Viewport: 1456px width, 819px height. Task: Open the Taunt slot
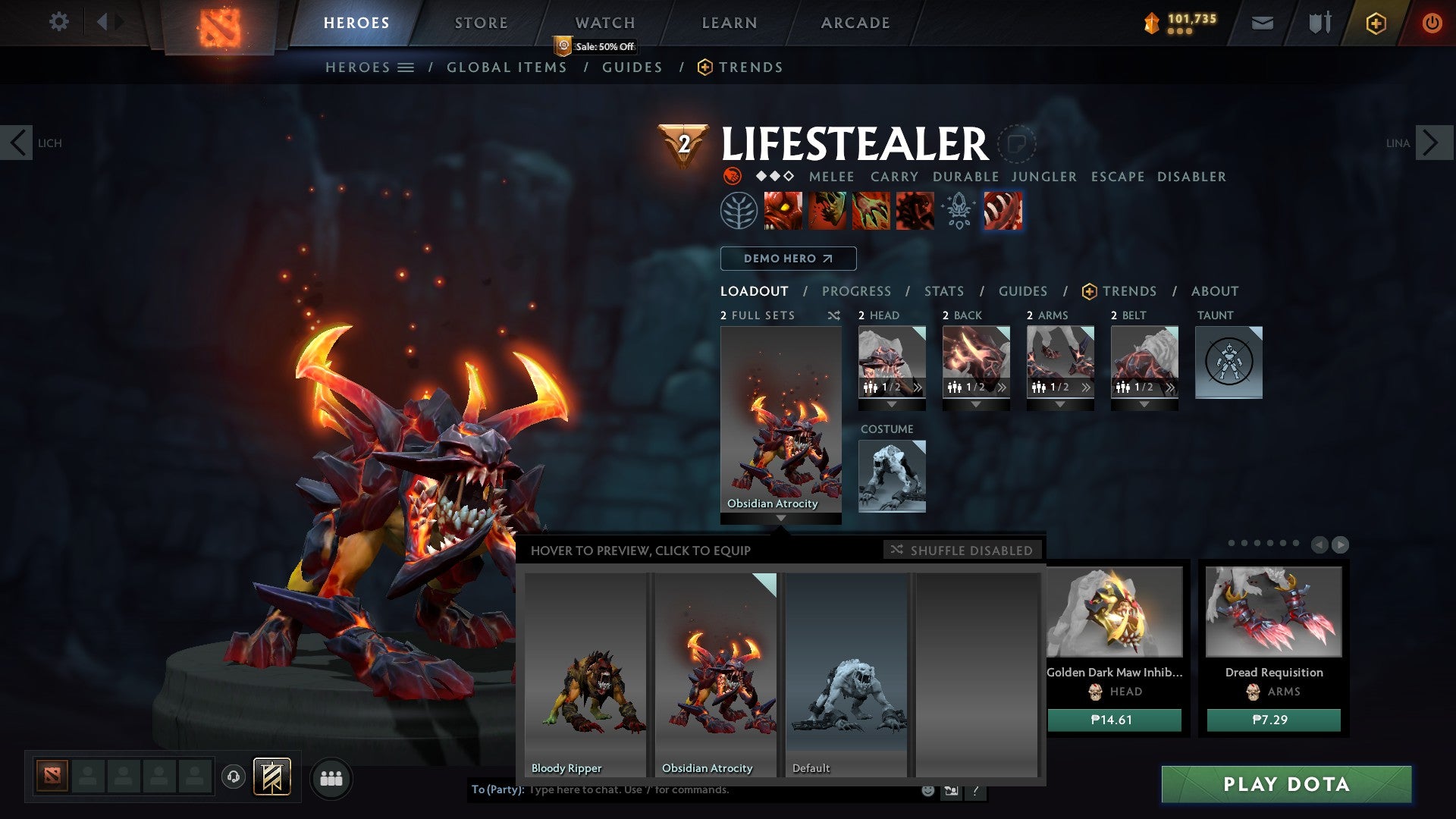(1228, 362)
